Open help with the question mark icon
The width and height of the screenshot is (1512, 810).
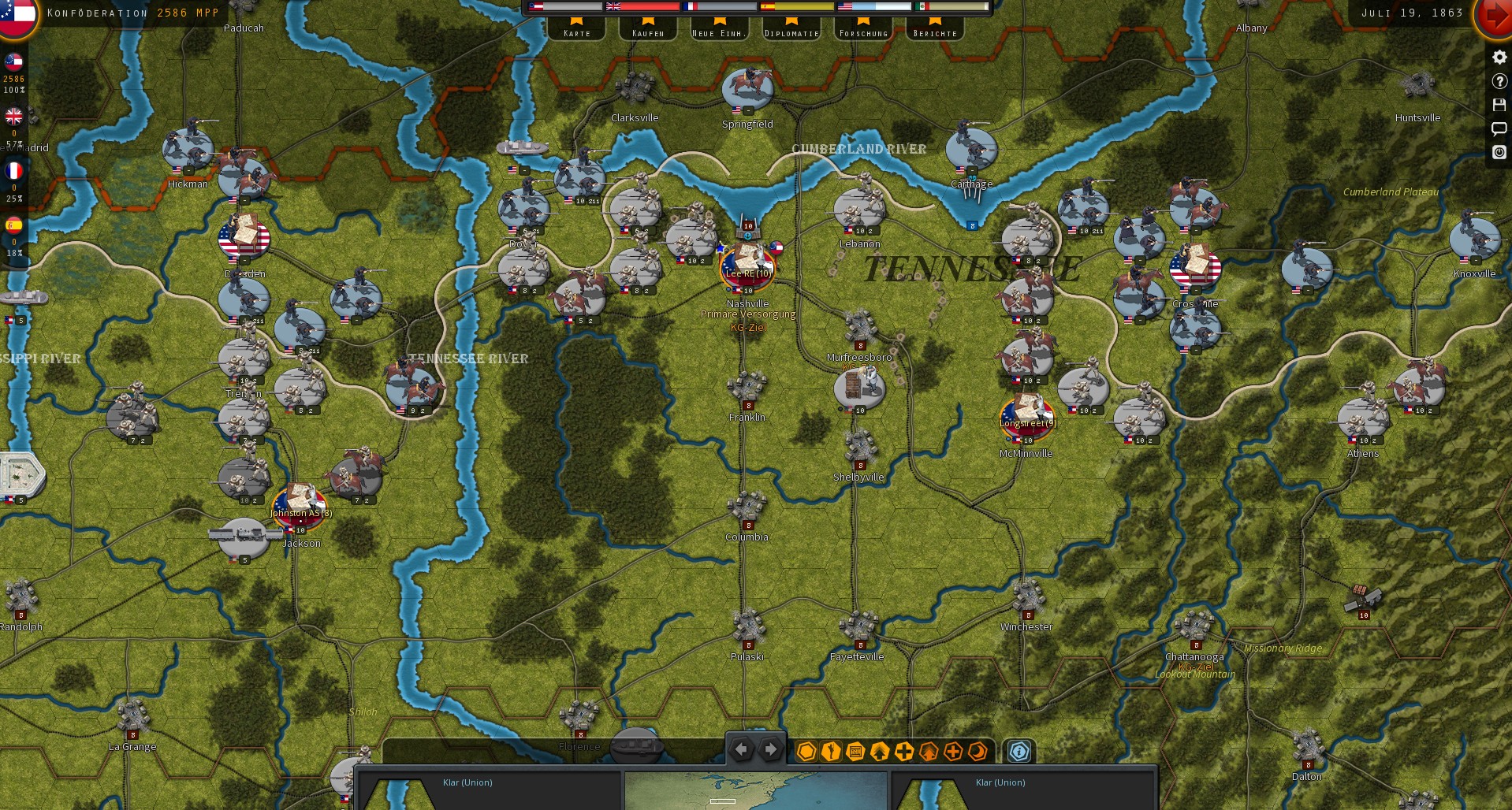click(1498, 81)
